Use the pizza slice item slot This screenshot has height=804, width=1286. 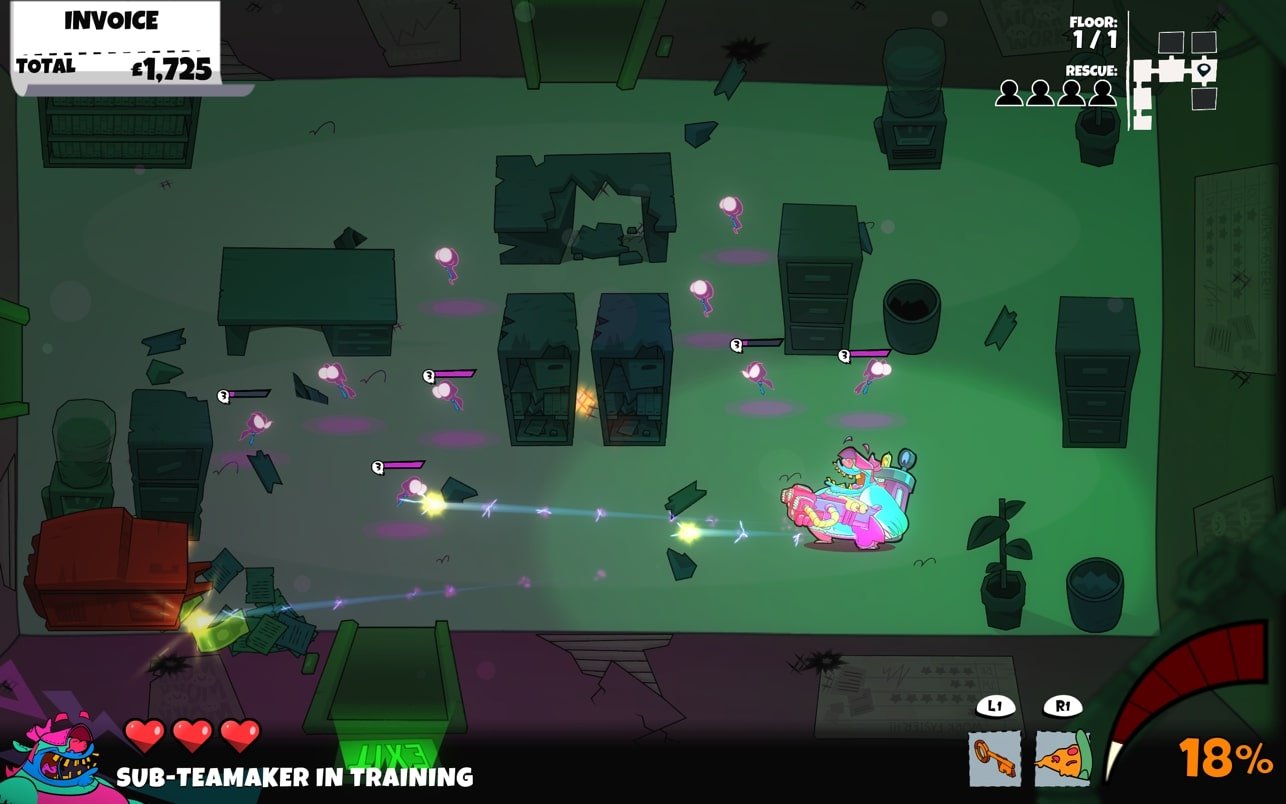click(x=1062, y=758)
